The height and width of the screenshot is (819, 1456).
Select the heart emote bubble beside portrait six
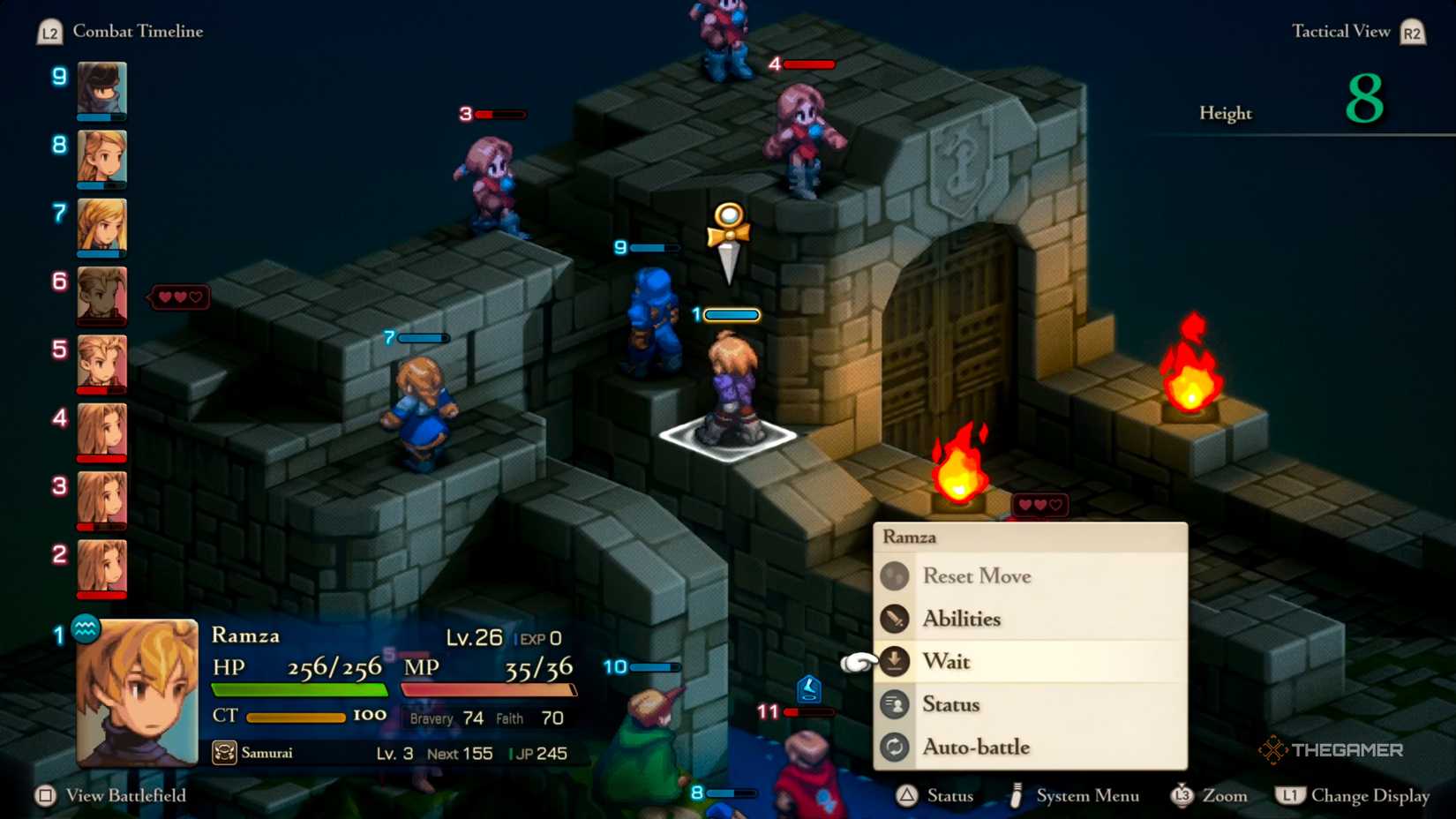(x=181, y=297)
